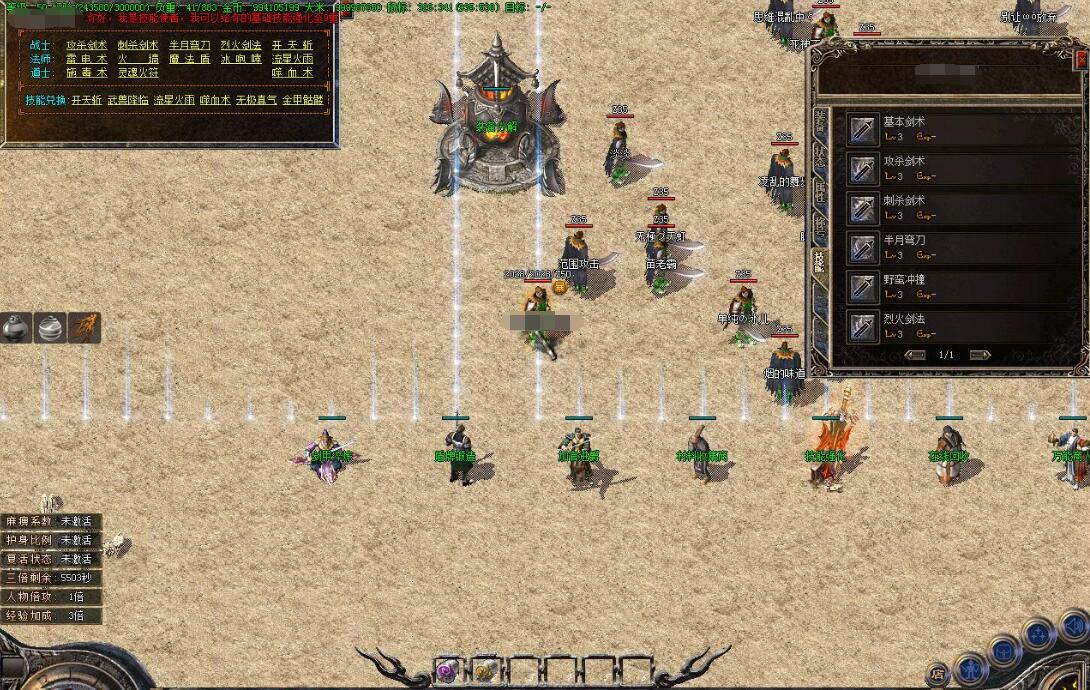The width and height of the screenshot is (1090, 690).
Task: Select 施毒术 in the Taoist row
Action: [x=86, y=73]
